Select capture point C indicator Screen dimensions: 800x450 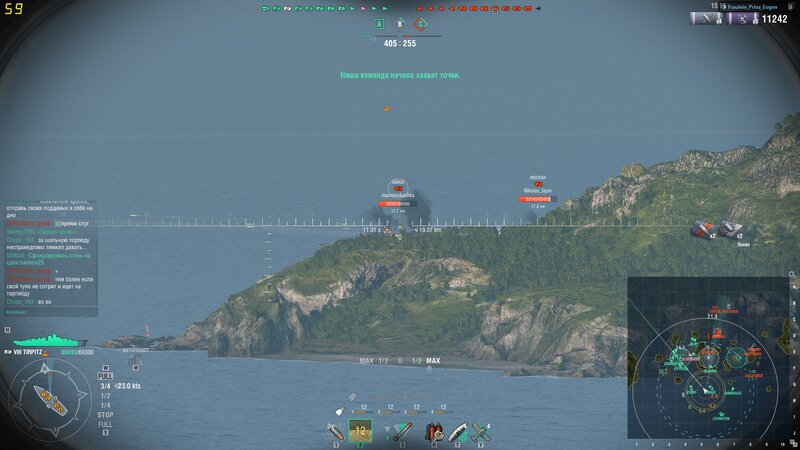coord(422,23)
